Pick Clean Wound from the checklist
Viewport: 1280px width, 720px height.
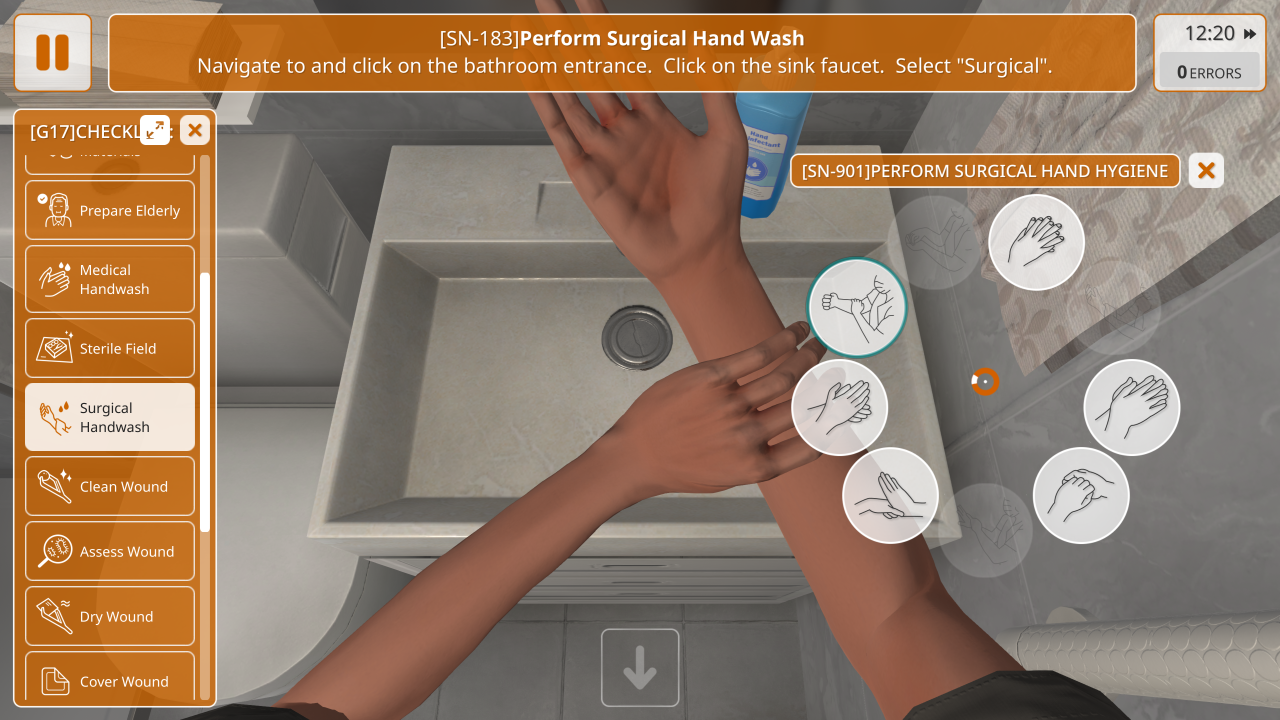coord(110,486)
